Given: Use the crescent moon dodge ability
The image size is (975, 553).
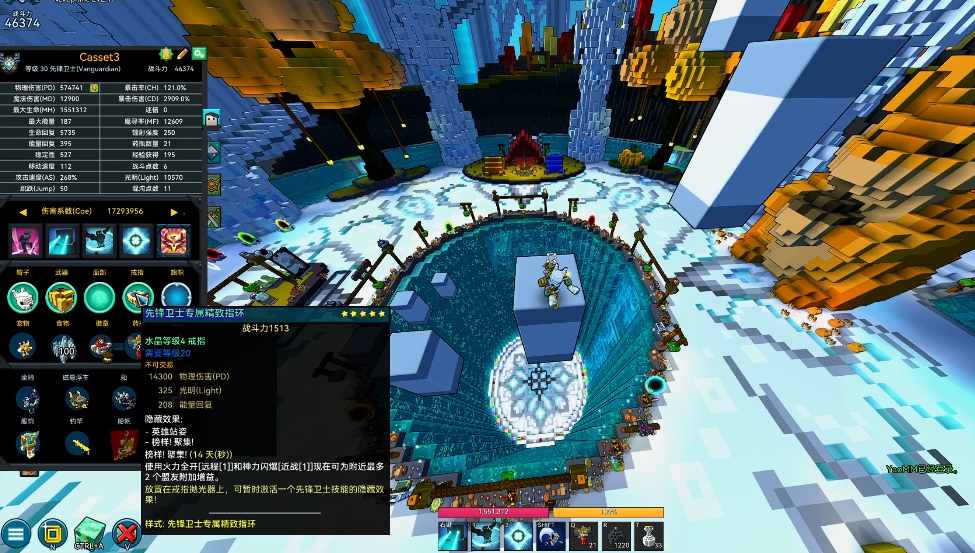Looking at the screenshot, I should pyautogui.click(x=548, y=536).
